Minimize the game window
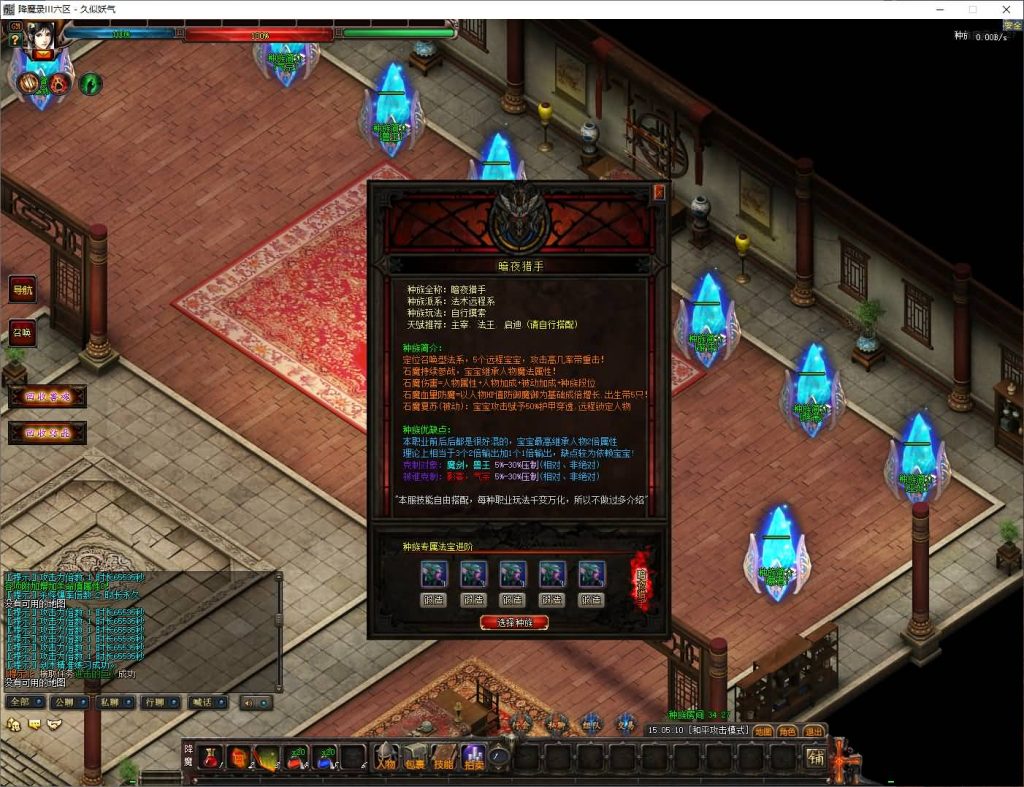1024x787 pixels. coord(940,9)
